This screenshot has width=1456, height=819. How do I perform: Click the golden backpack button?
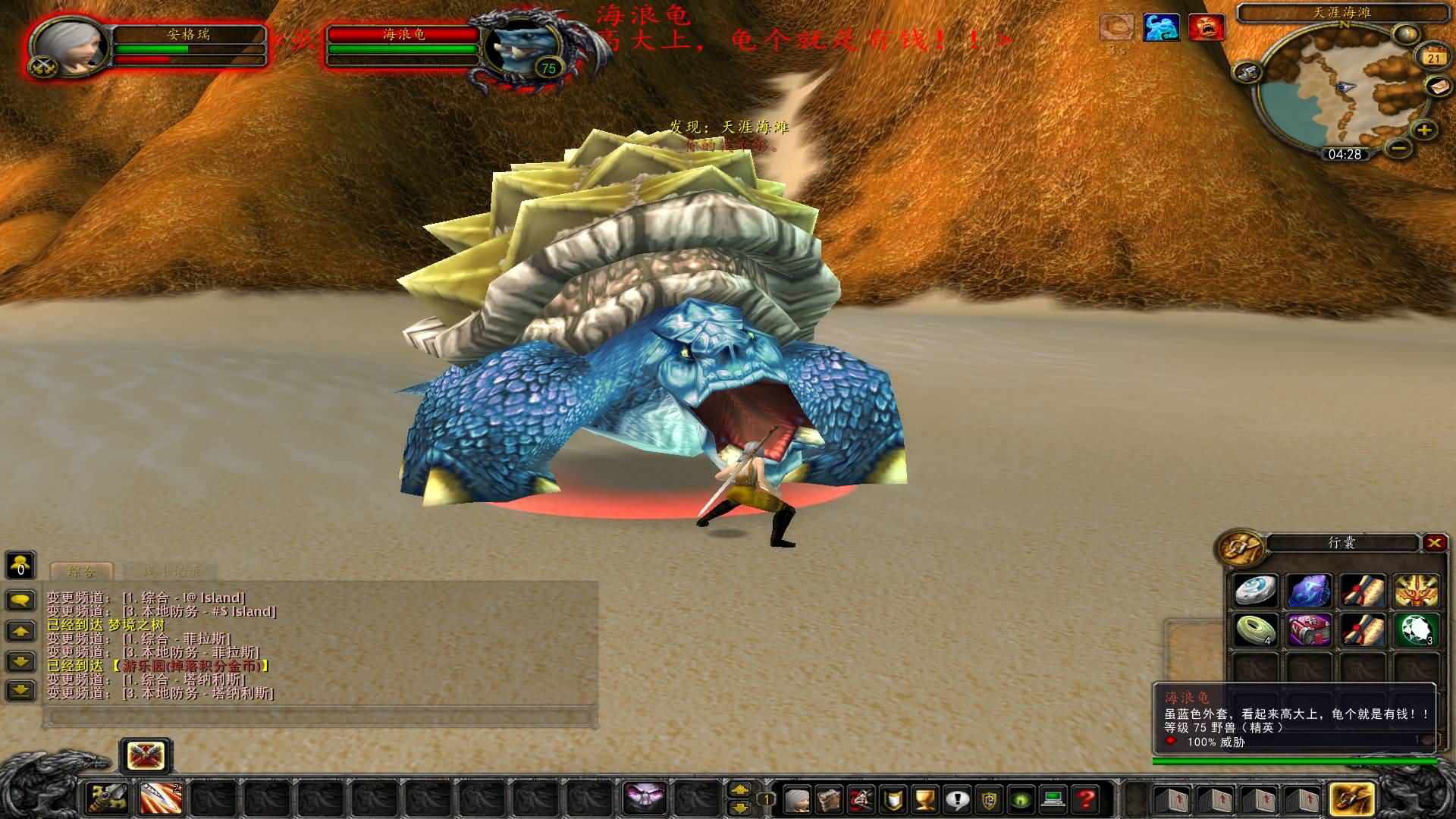pyautogui.click(x=1351, y=798)
